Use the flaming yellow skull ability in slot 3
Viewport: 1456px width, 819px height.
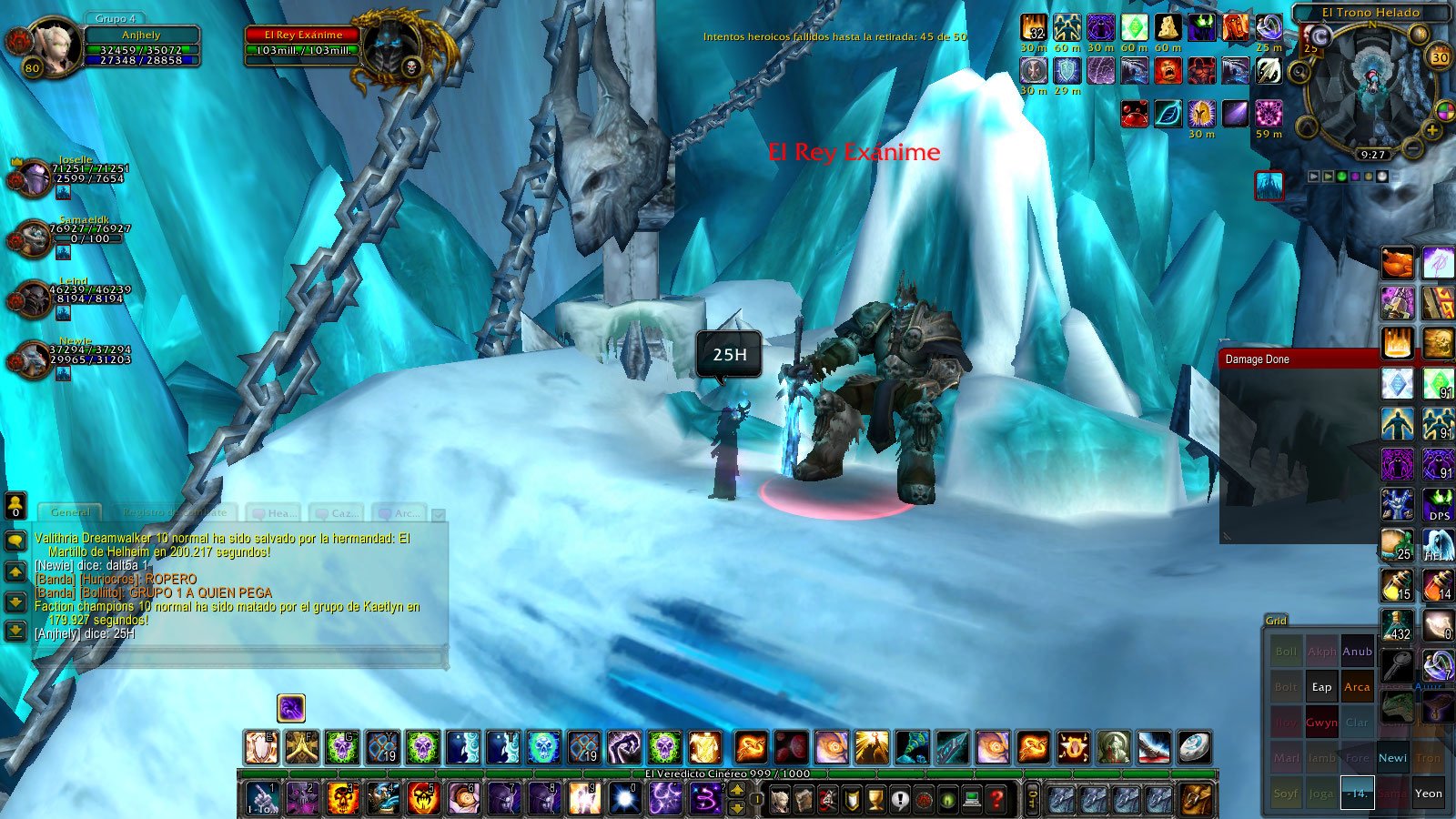tap(343, 799)
